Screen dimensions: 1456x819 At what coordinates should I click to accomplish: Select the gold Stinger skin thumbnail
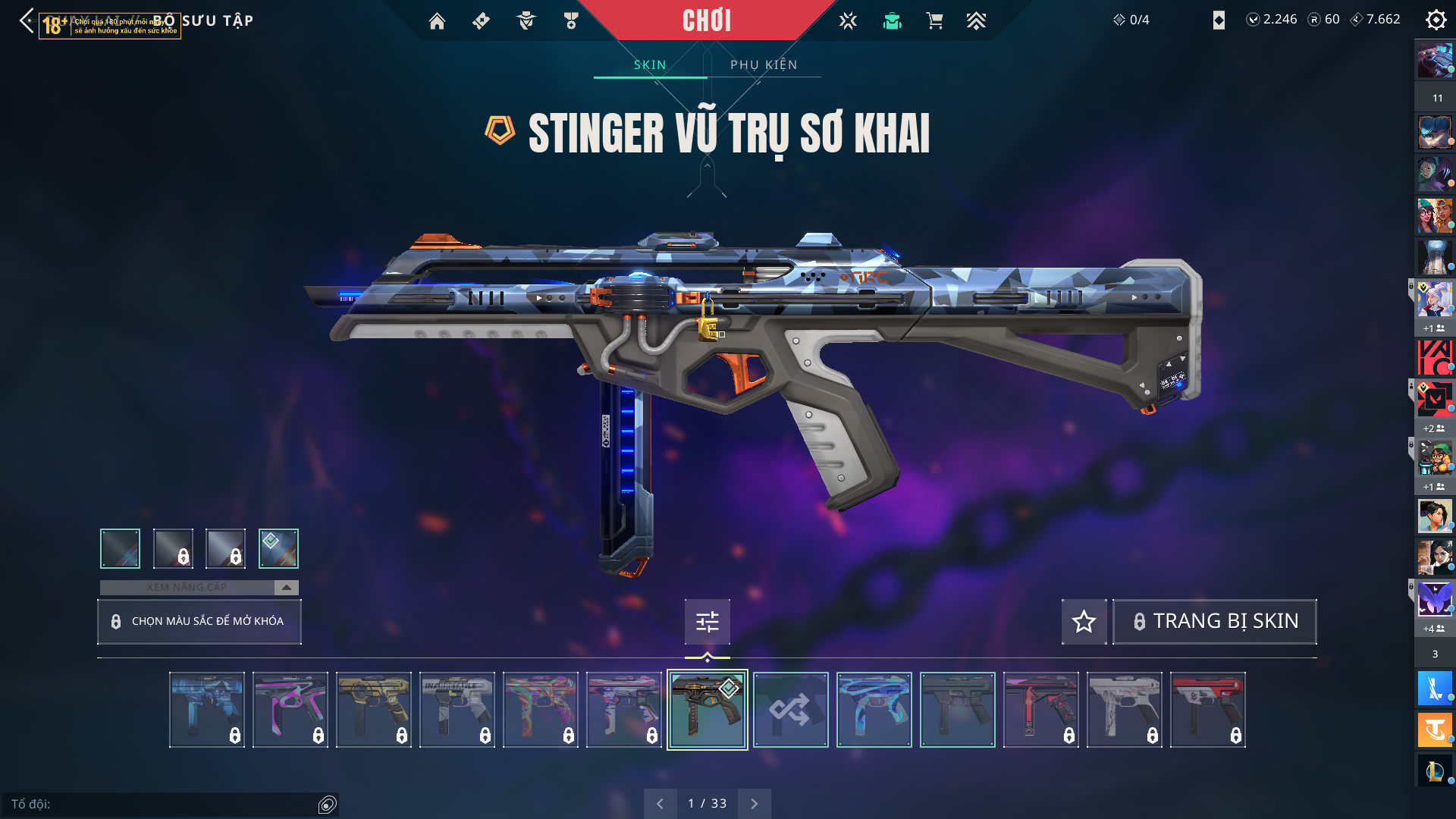coord(373,710)
